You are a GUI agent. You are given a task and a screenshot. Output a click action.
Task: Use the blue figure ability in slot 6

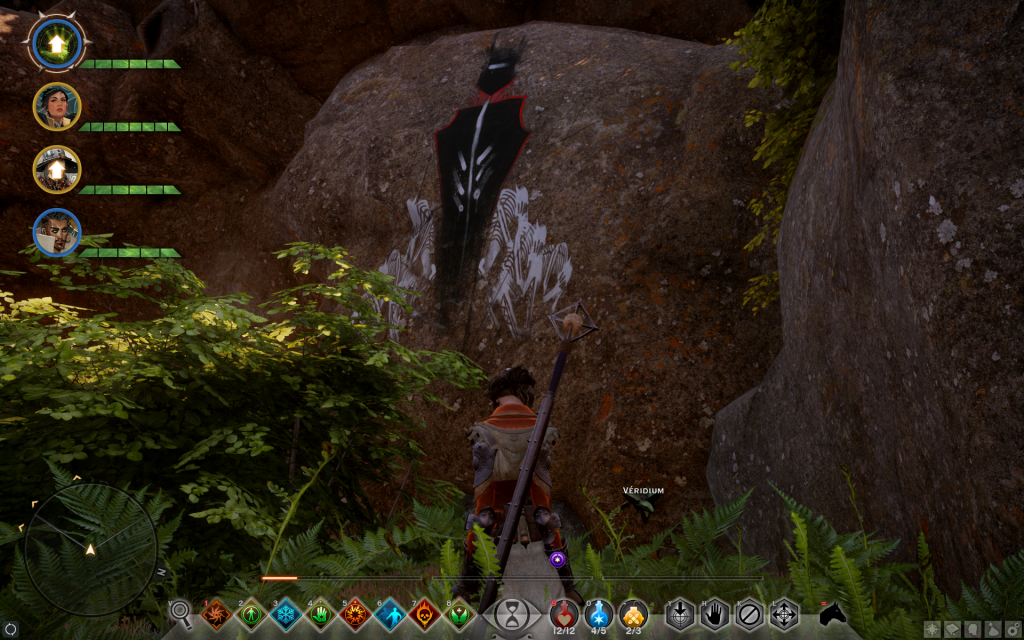pos(390,613)
